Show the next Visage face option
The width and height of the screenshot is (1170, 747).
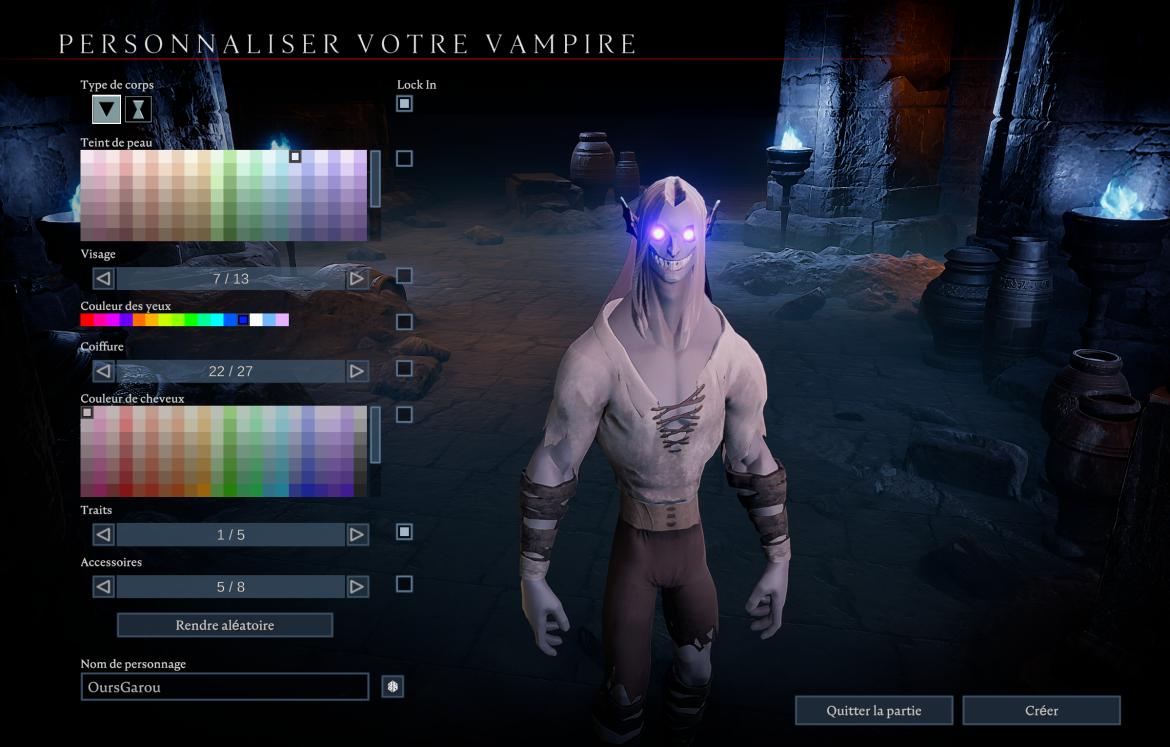point(357,279)
